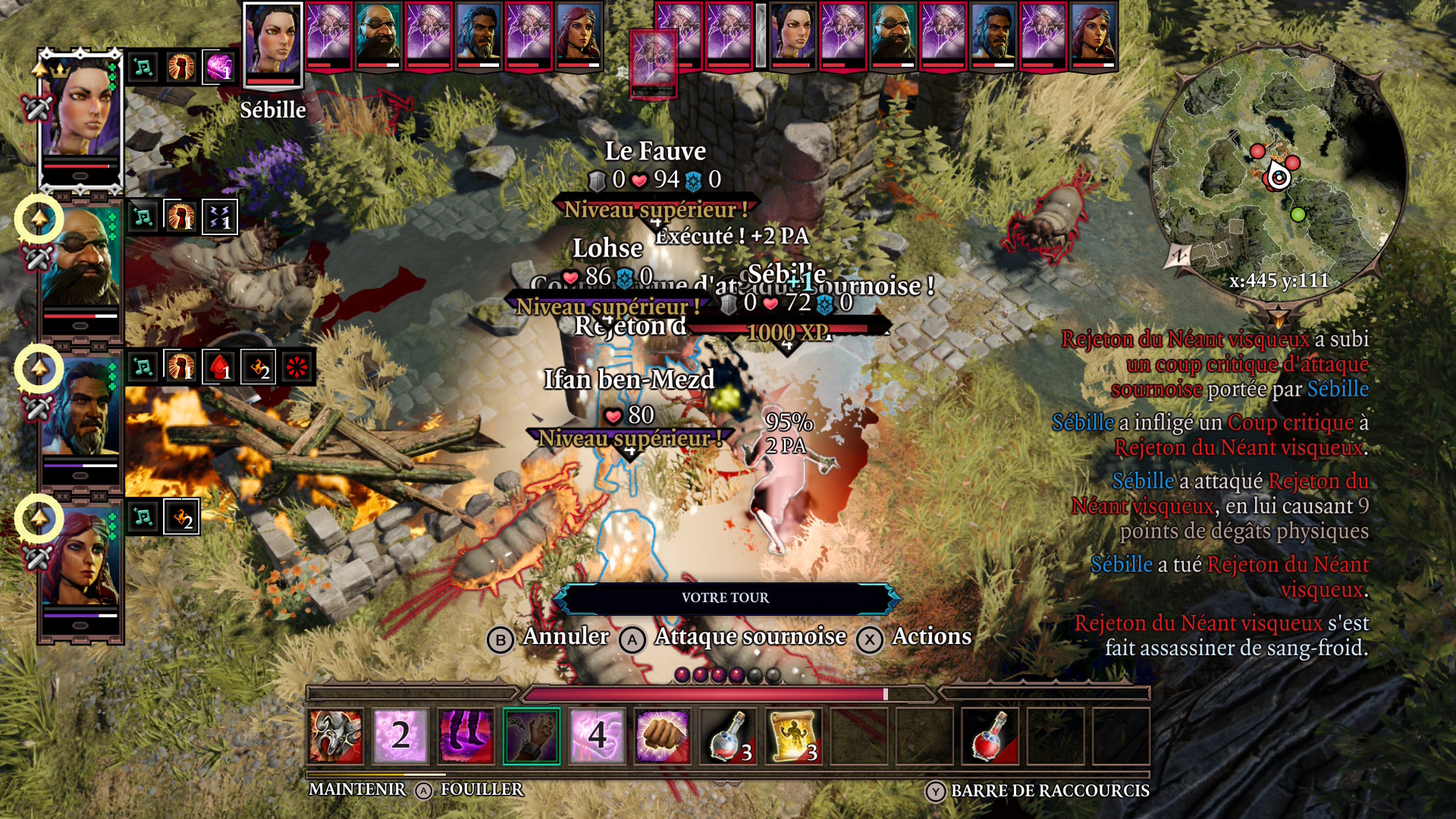Image resolution: width=1456 pixels, height=819 pixels.
Task: Click the dwarf's level-up arrow icon
Action: [39, 219]
